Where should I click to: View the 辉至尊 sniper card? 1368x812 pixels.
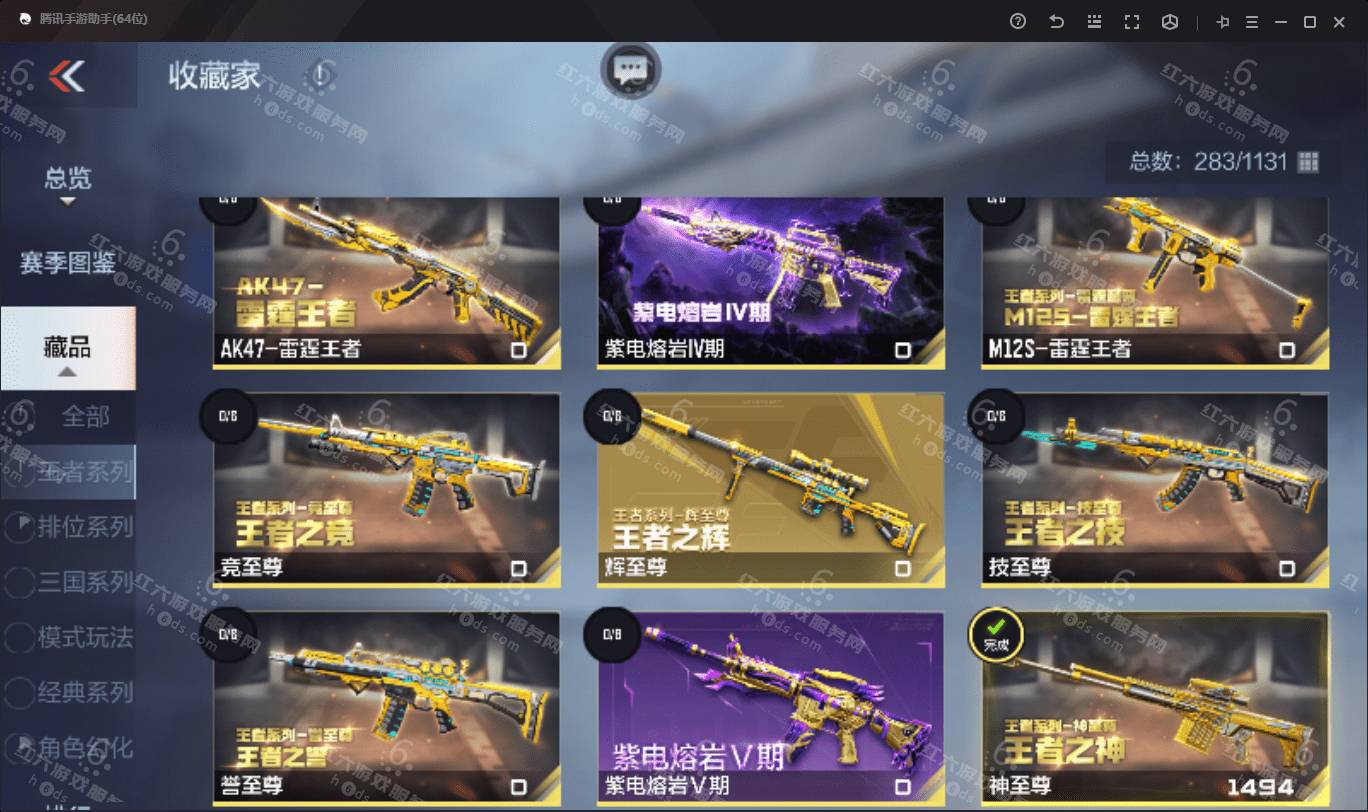770,490
